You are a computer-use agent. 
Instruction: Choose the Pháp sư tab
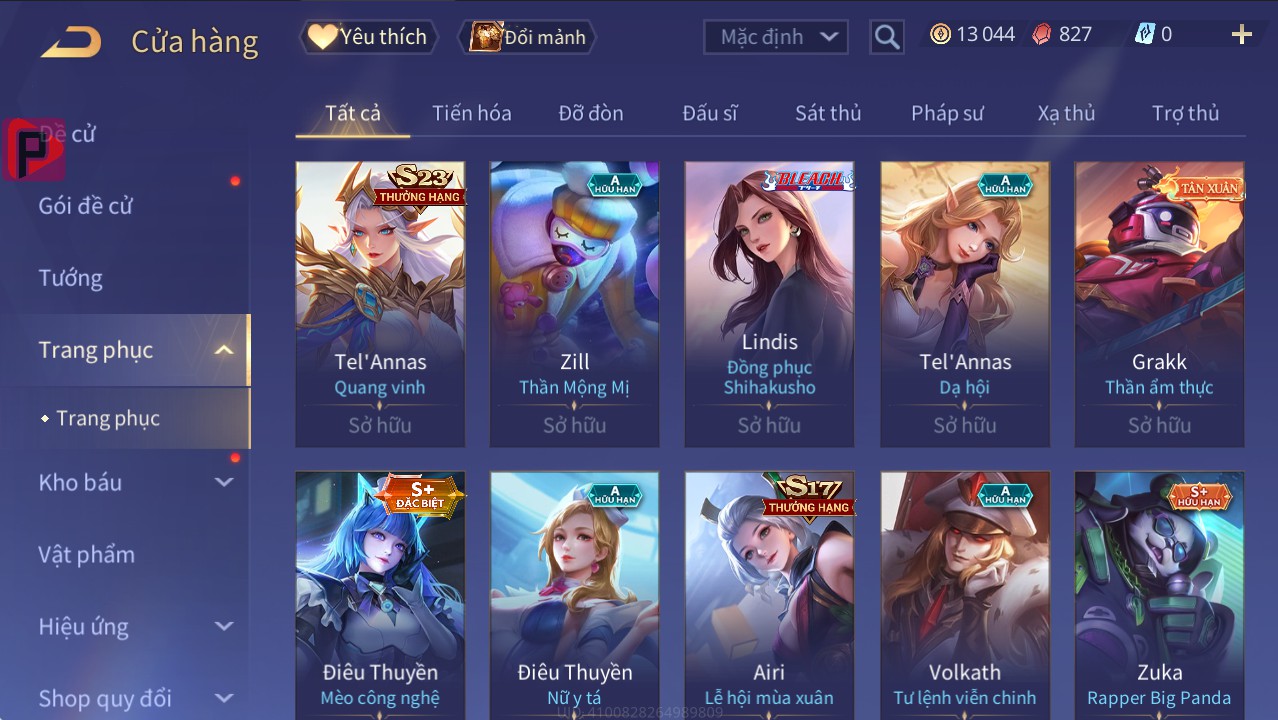click(x=947, y=113)
